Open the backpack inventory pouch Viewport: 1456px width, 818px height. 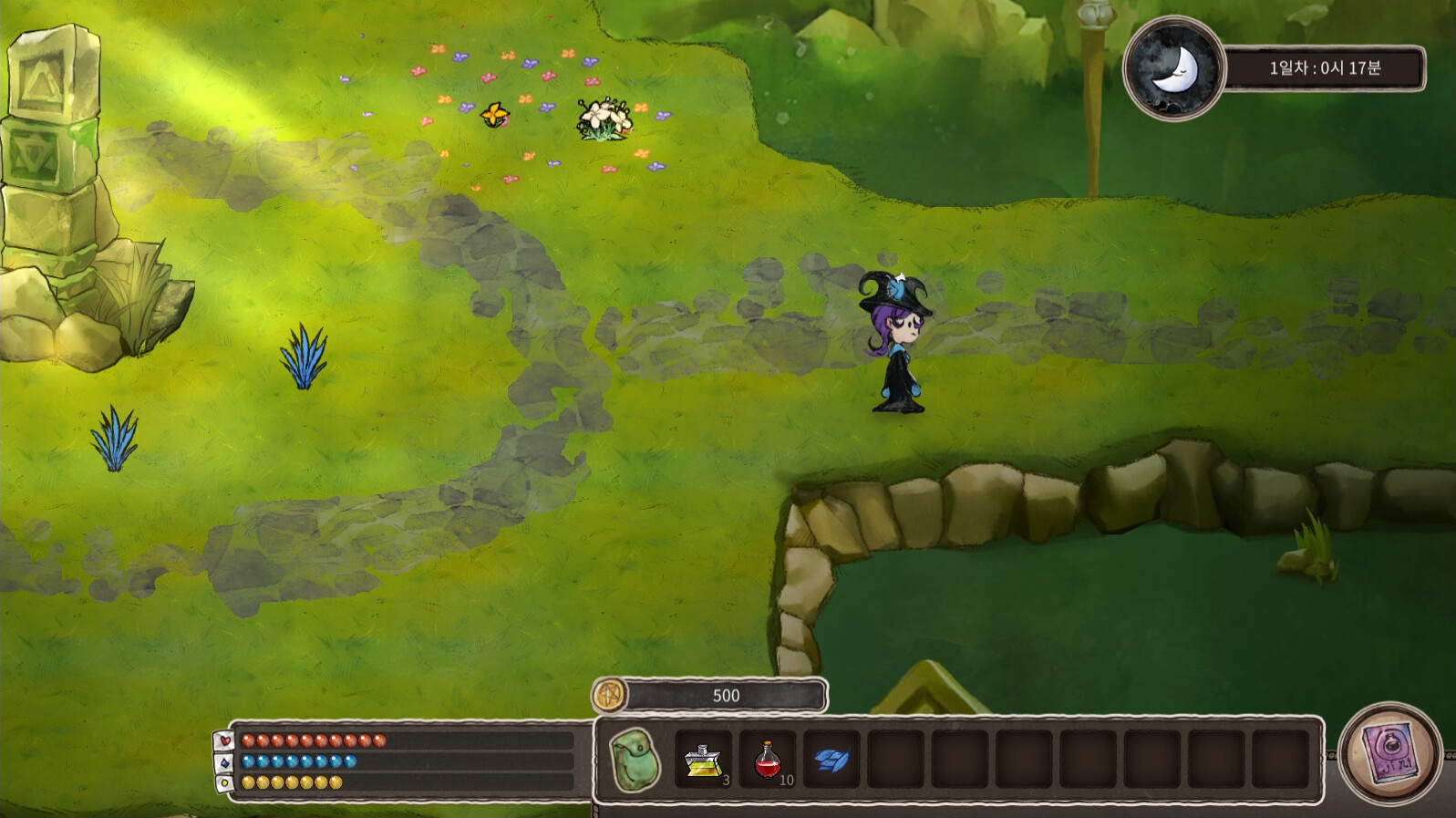(635, 759)
